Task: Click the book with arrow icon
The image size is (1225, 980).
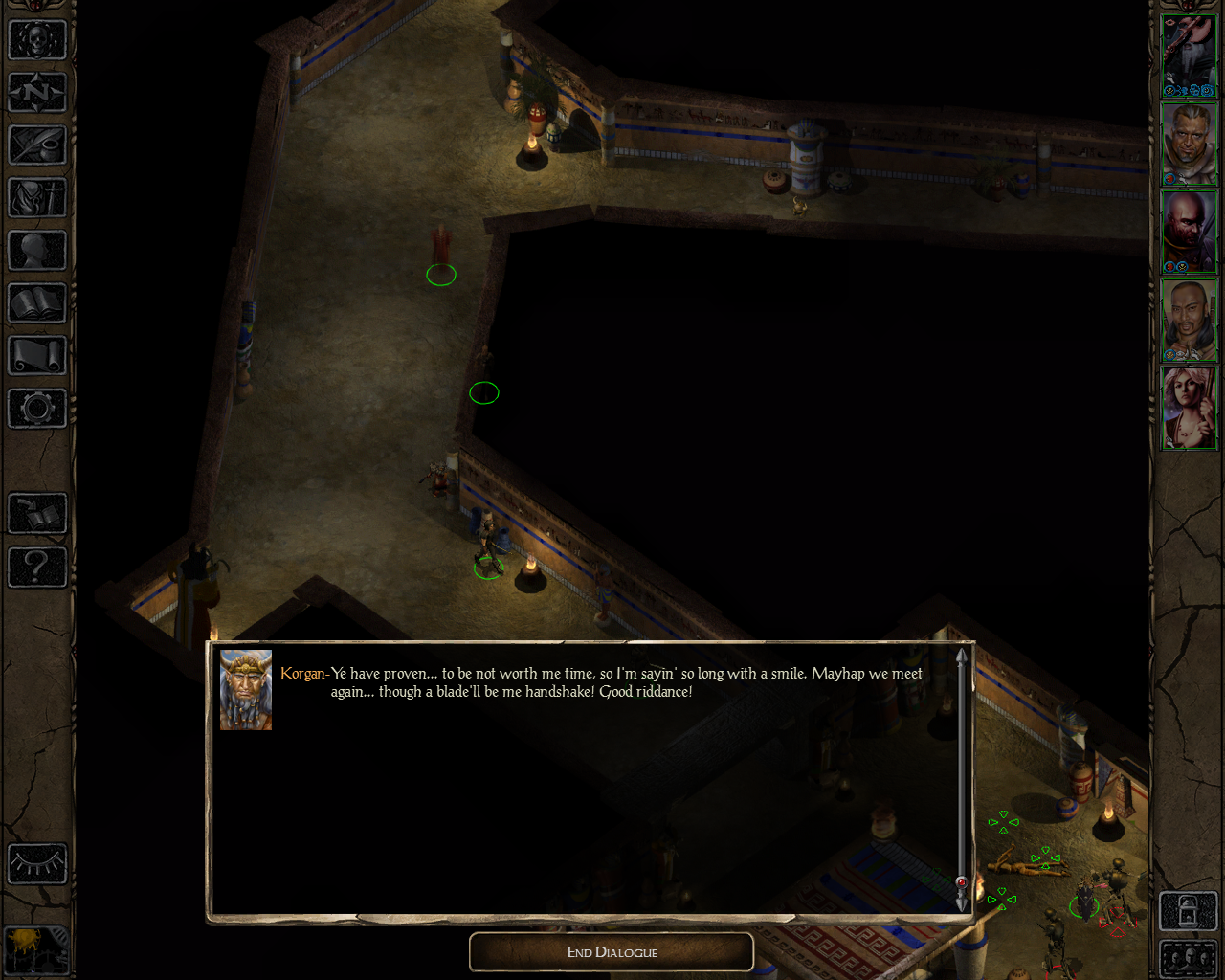Action: [37, 514]
